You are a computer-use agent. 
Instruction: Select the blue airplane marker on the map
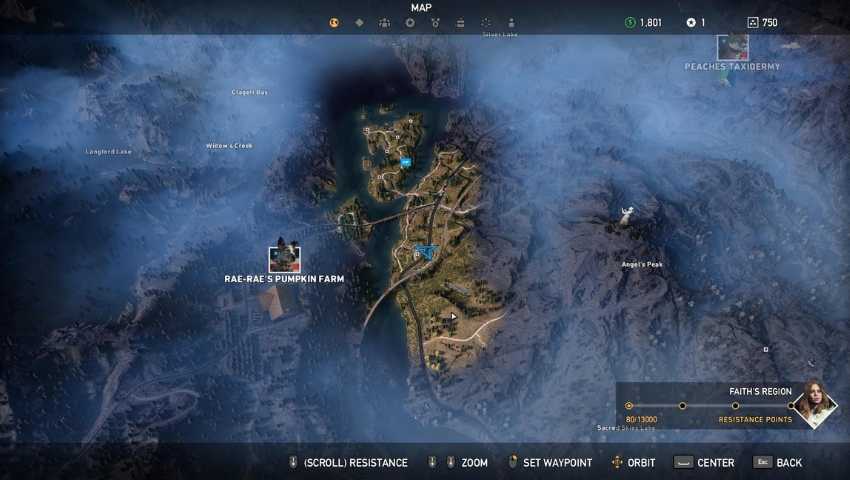(427, 249)
